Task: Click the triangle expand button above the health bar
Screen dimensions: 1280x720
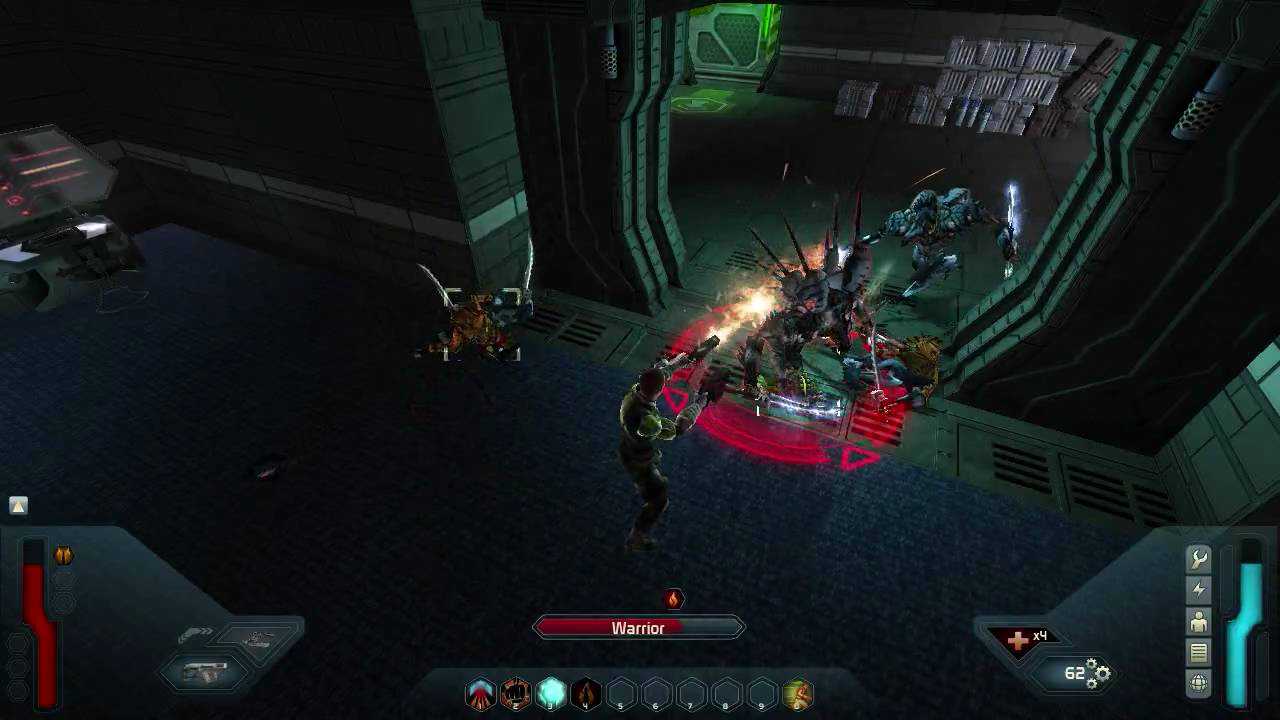Action: click(x=18, y=505)
